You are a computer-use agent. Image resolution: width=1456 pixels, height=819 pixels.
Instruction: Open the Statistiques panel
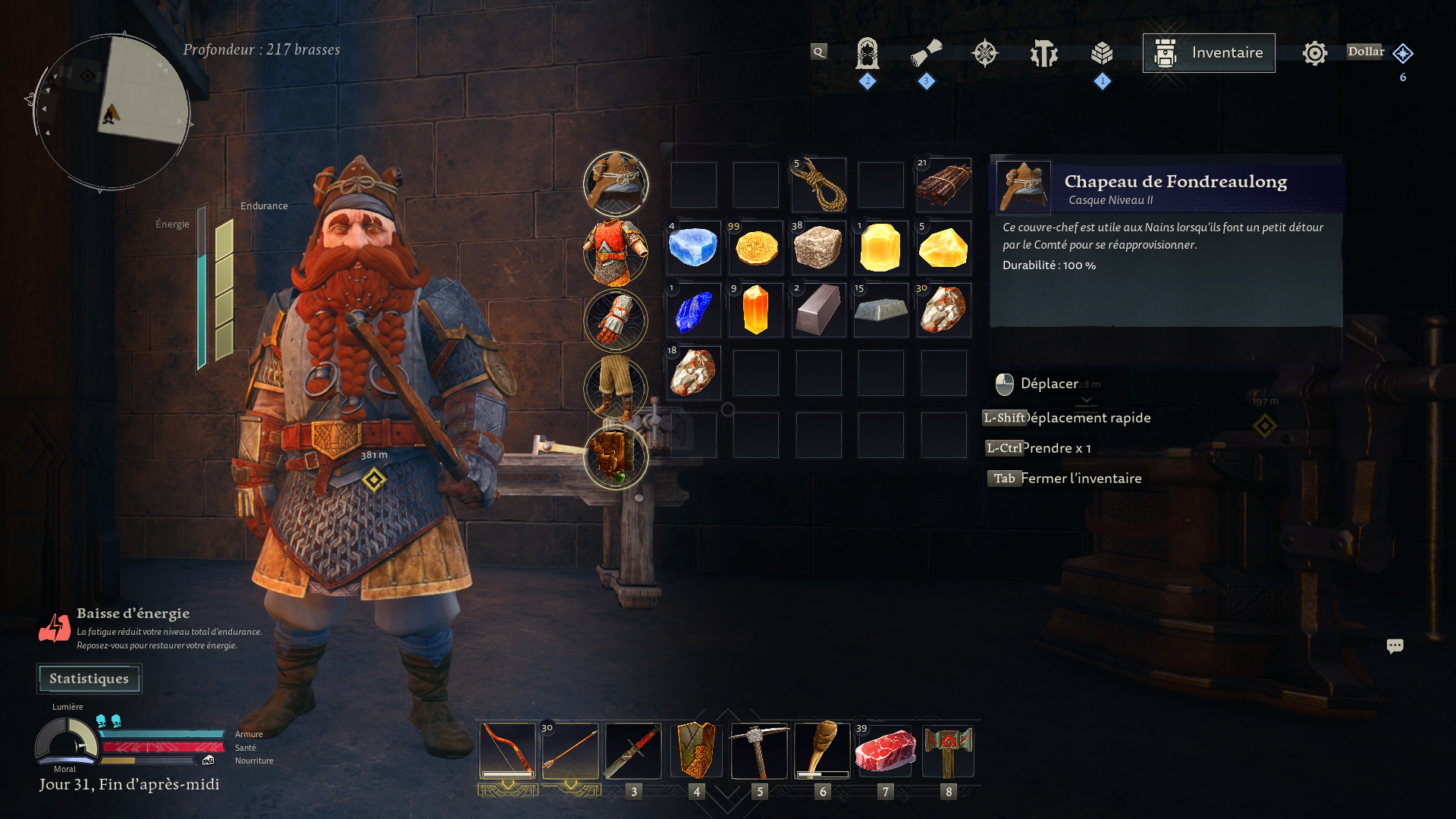point(89,679)
